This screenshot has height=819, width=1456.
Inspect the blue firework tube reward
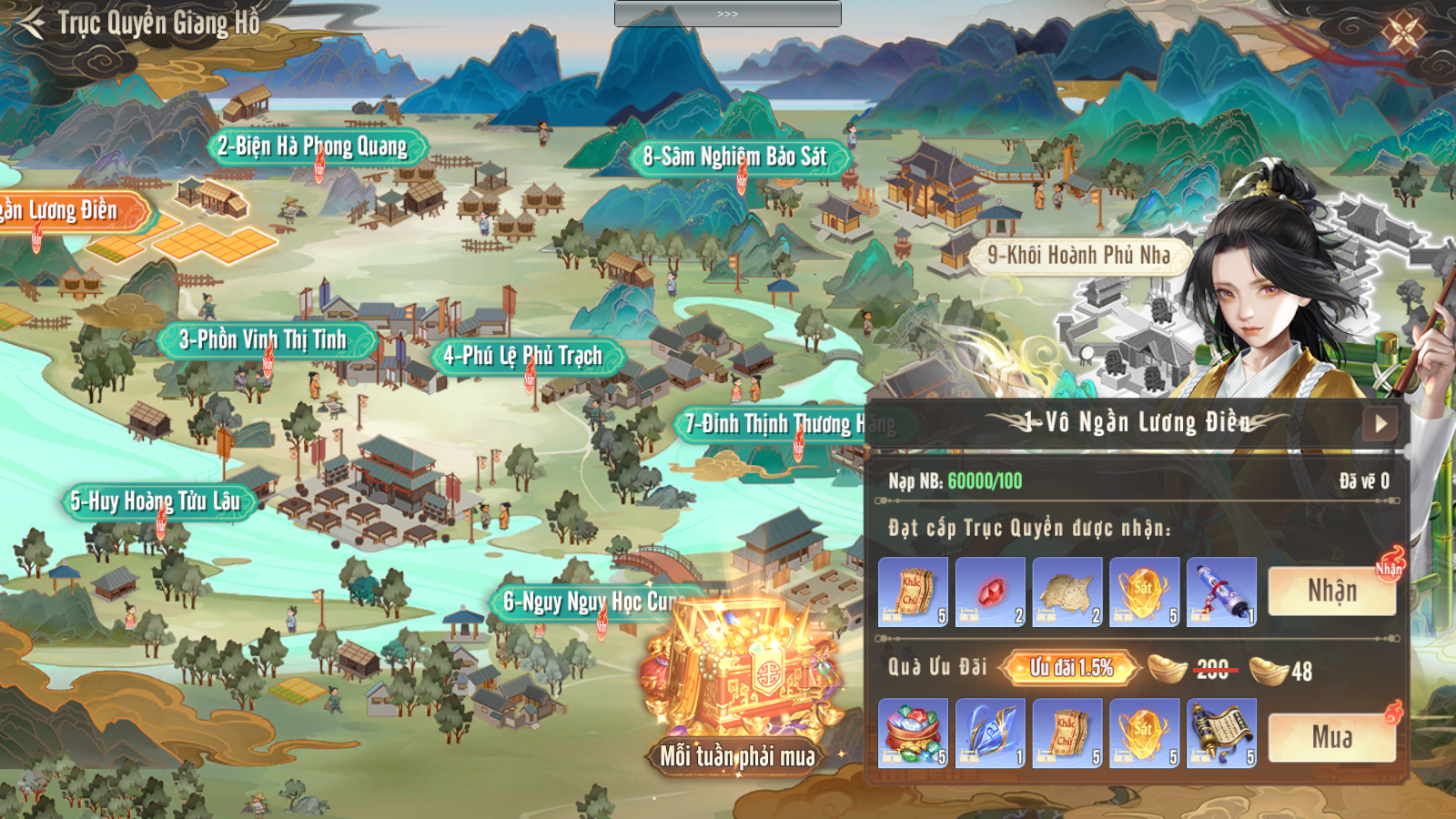1221,592
